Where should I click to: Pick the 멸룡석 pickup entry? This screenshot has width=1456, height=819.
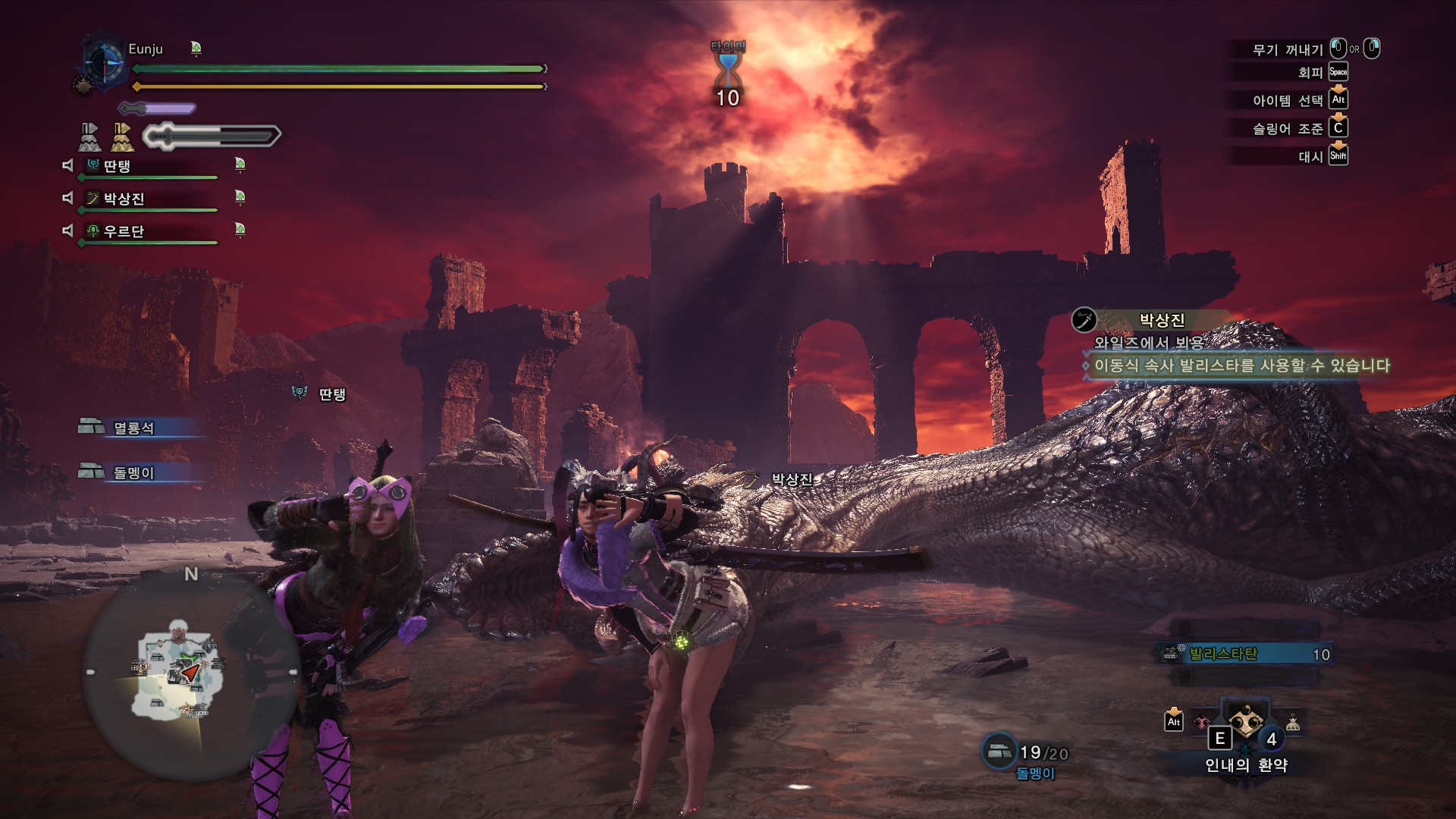[x=133, y=428]
